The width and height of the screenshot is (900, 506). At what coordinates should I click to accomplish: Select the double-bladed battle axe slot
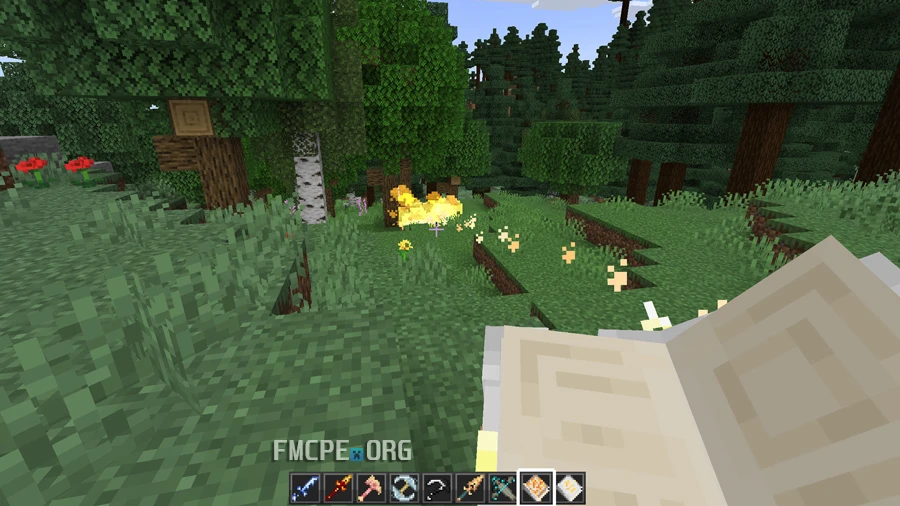point(404,488)
